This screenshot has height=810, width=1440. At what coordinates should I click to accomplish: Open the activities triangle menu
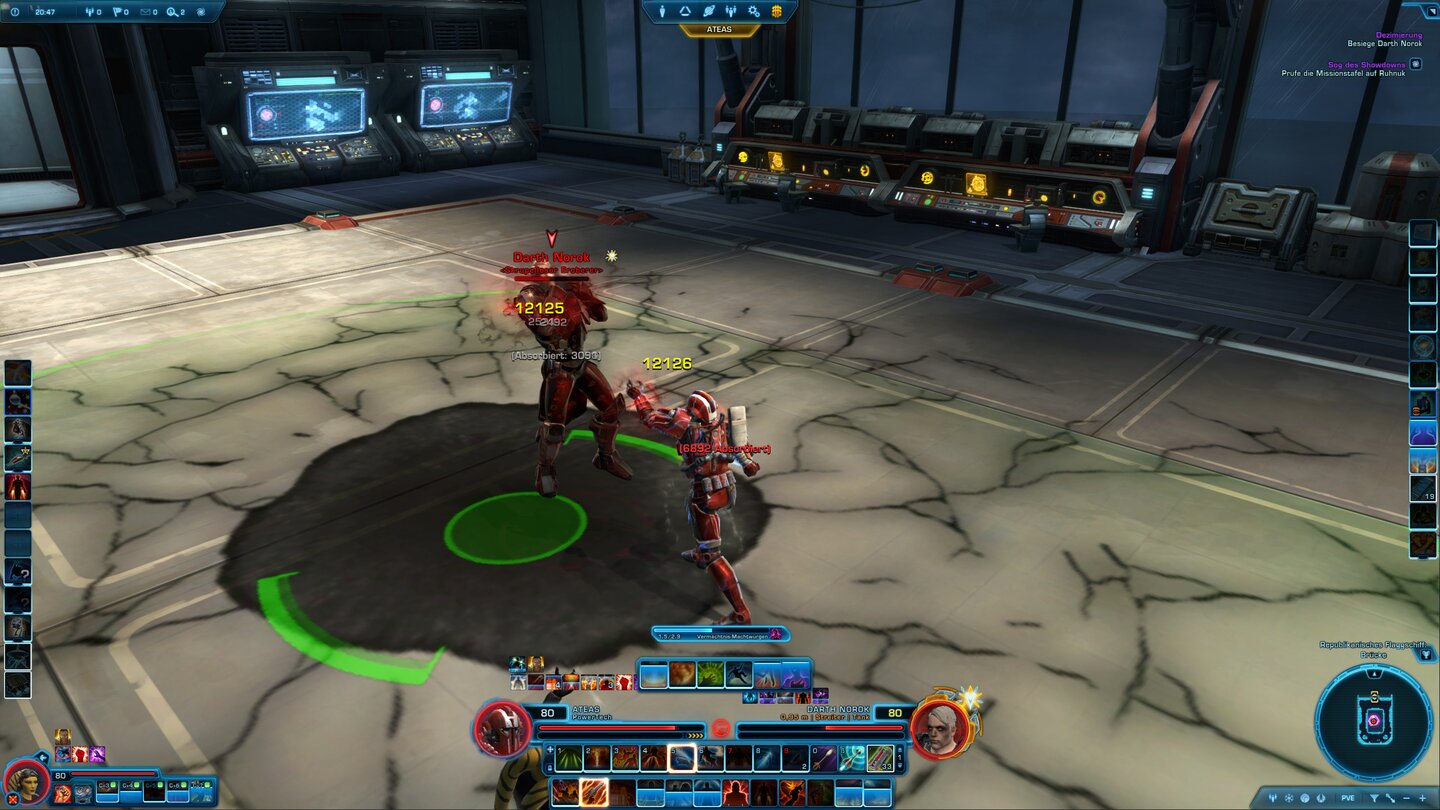point(685,11)
